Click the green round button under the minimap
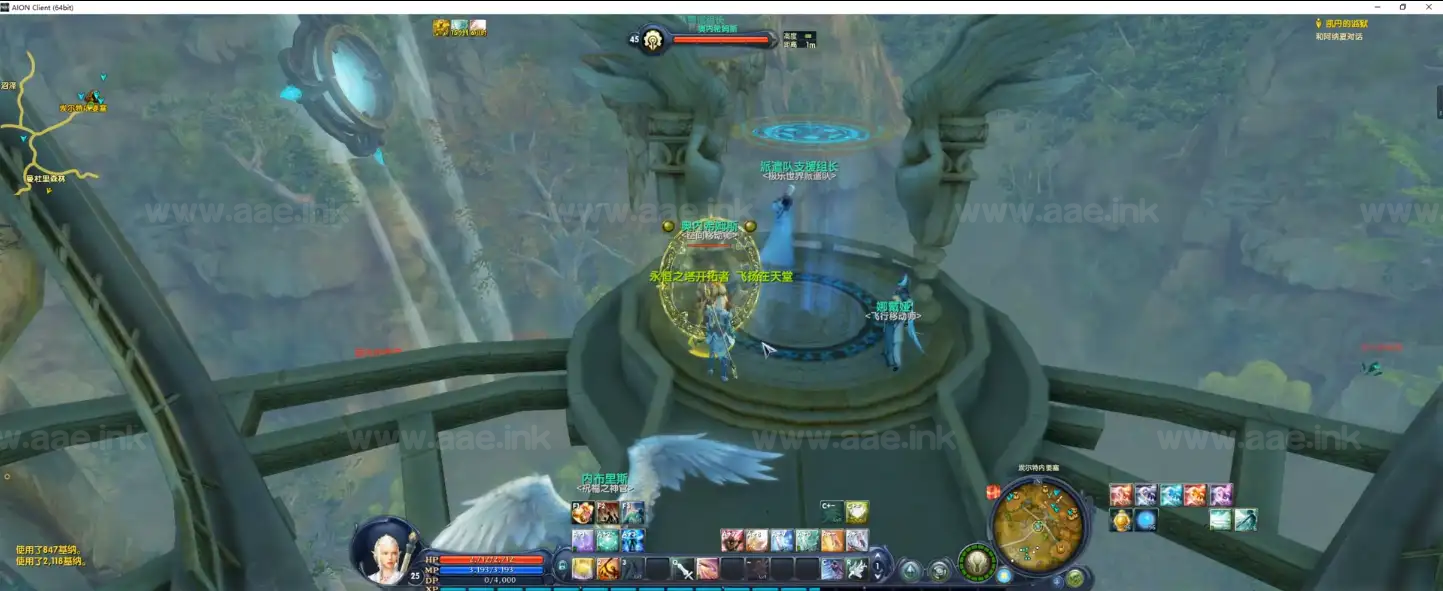1443x591 pixels. tap(1074, 577)
